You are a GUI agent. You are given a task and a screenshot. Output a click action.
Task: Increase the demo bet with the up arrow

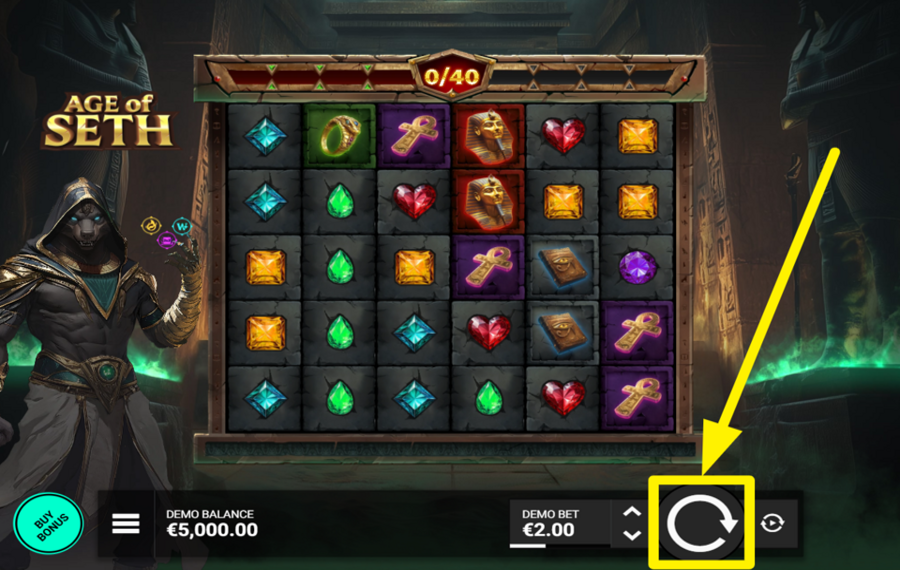[631, 512]
